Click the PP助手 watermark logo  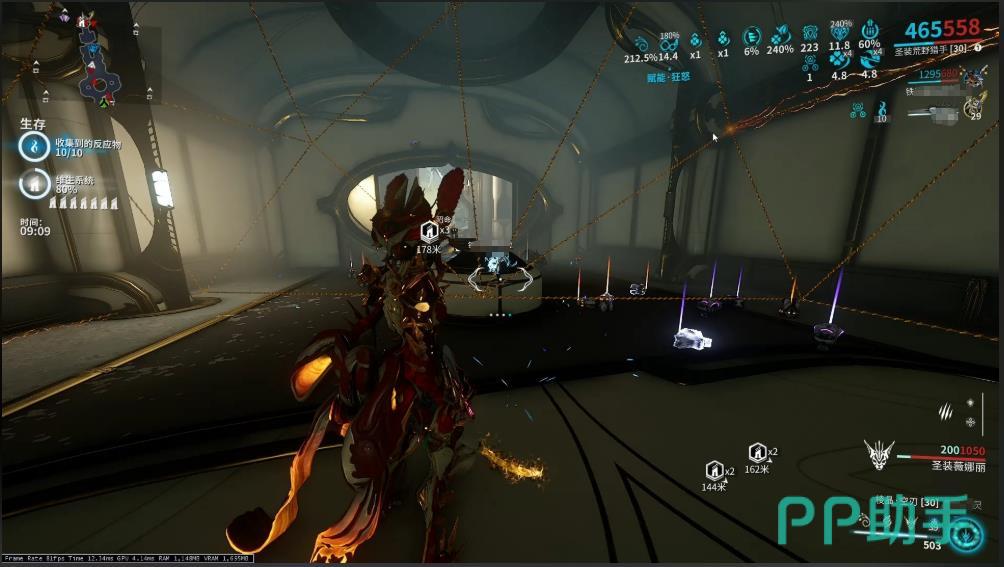(x=872, y=522)
